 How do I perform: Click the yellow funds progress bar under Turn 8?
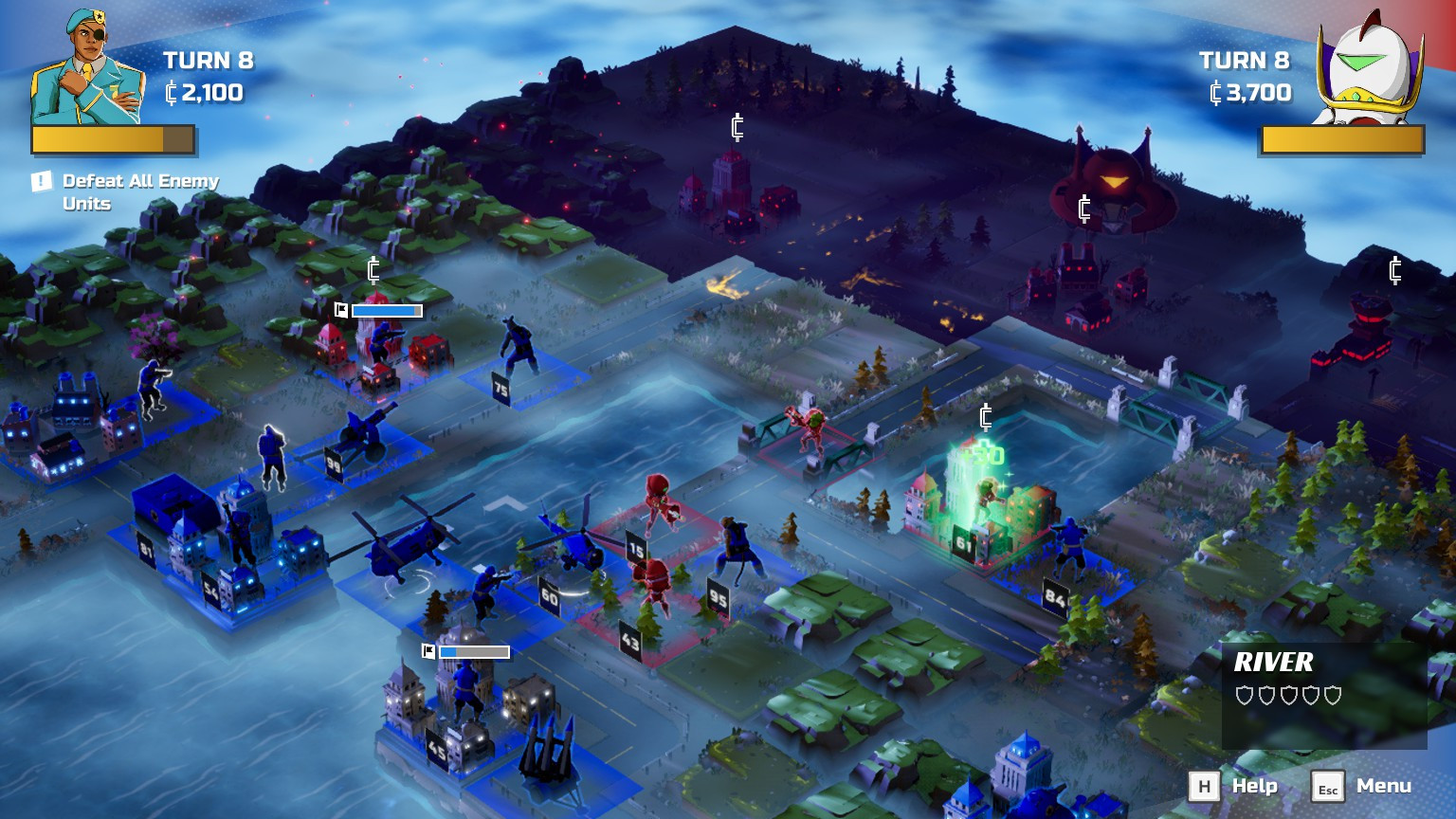[x=113, y=139]
